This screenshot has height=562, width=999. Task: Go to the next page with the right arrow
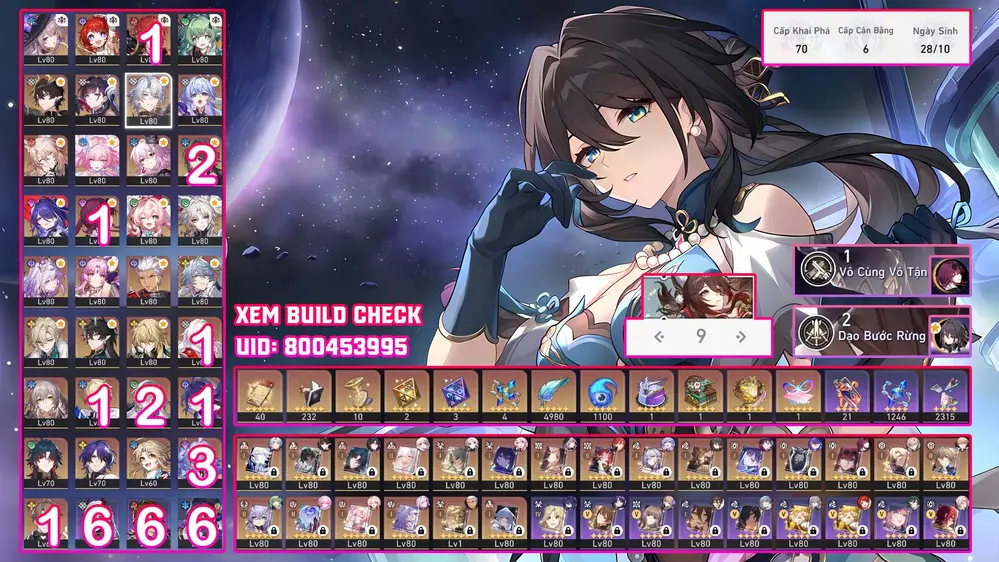(741, 337)
